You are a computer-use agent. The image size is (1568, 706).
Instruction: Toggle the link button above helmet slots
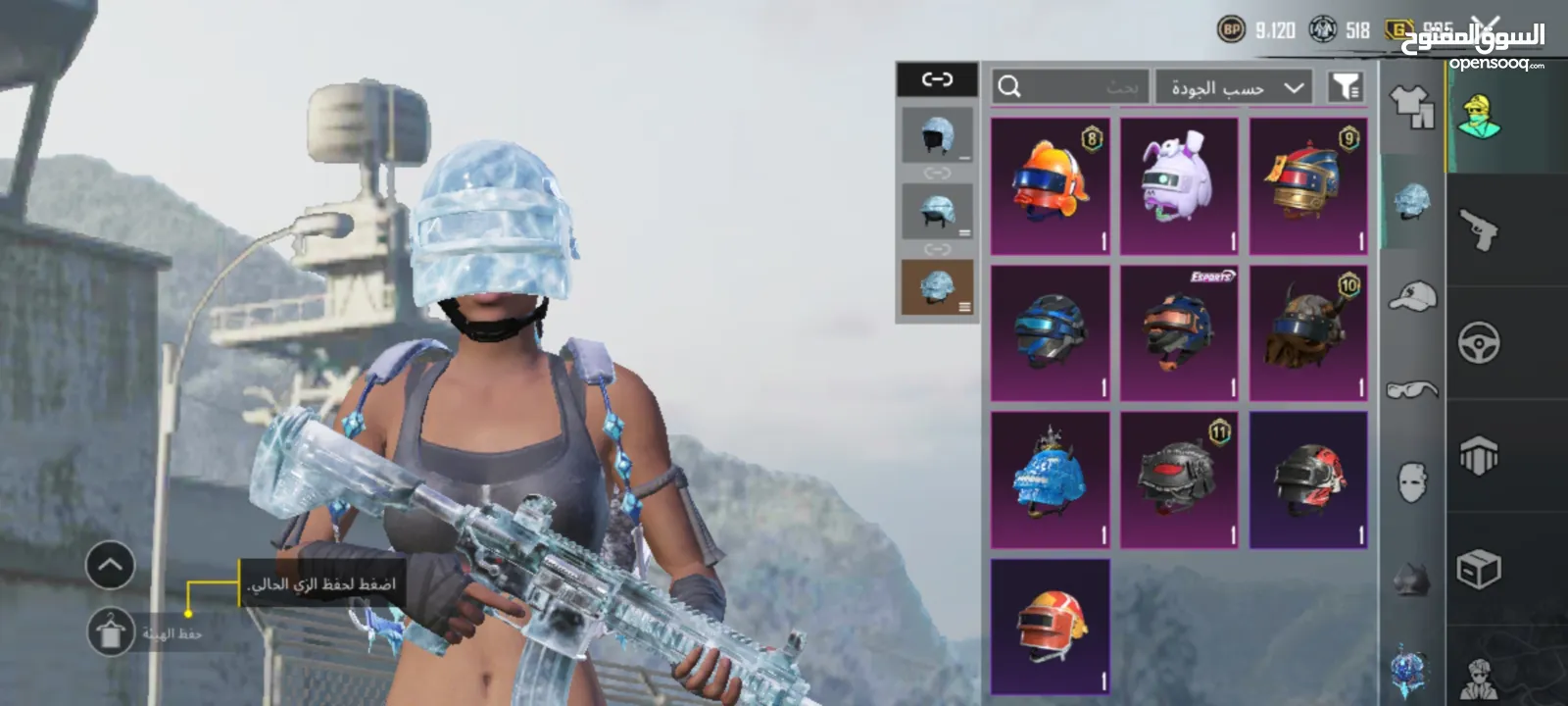937,79
